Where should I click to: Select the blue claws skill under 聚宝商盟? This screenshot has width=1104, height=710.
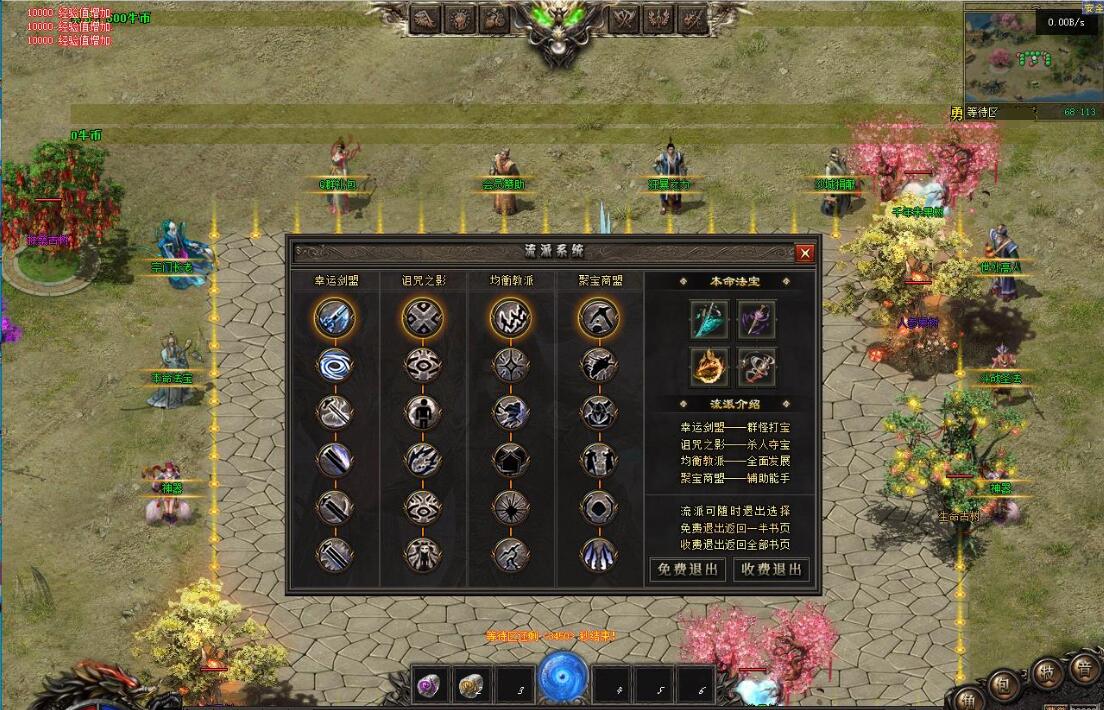coord(598,554)
